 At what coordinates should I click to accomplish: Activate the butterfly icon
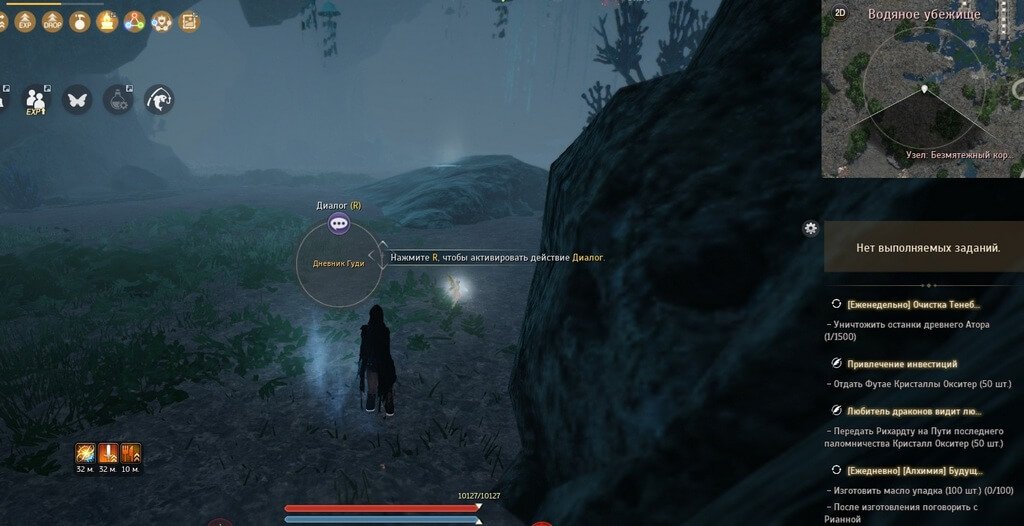click(x=77, y=99)
